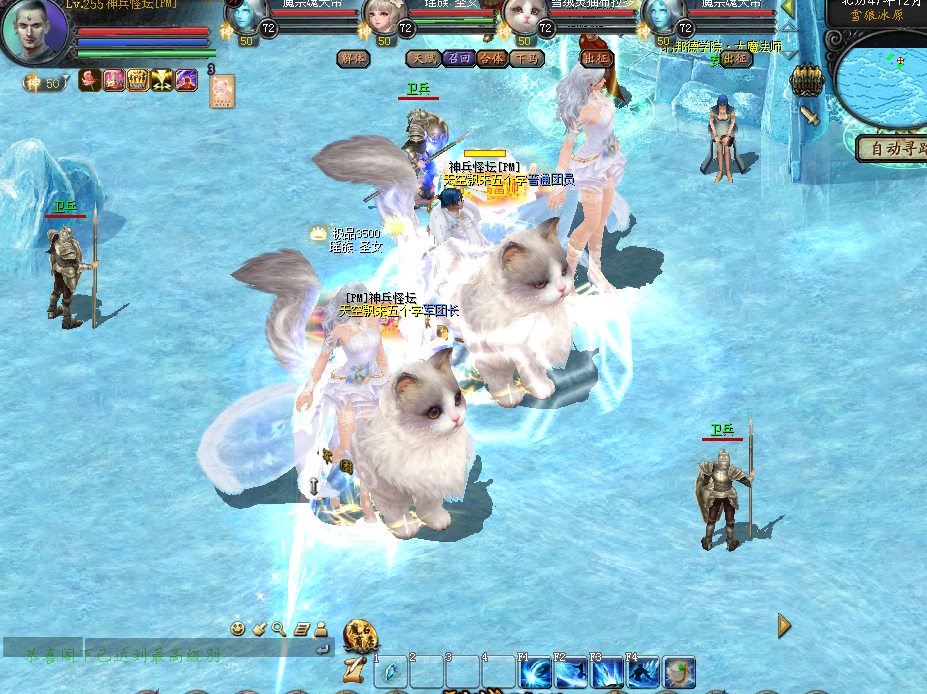Click the 自动寻路 auto-pathfinding button
The width and height of the screenshot is (927, 694).
click(x=891, y=148)
